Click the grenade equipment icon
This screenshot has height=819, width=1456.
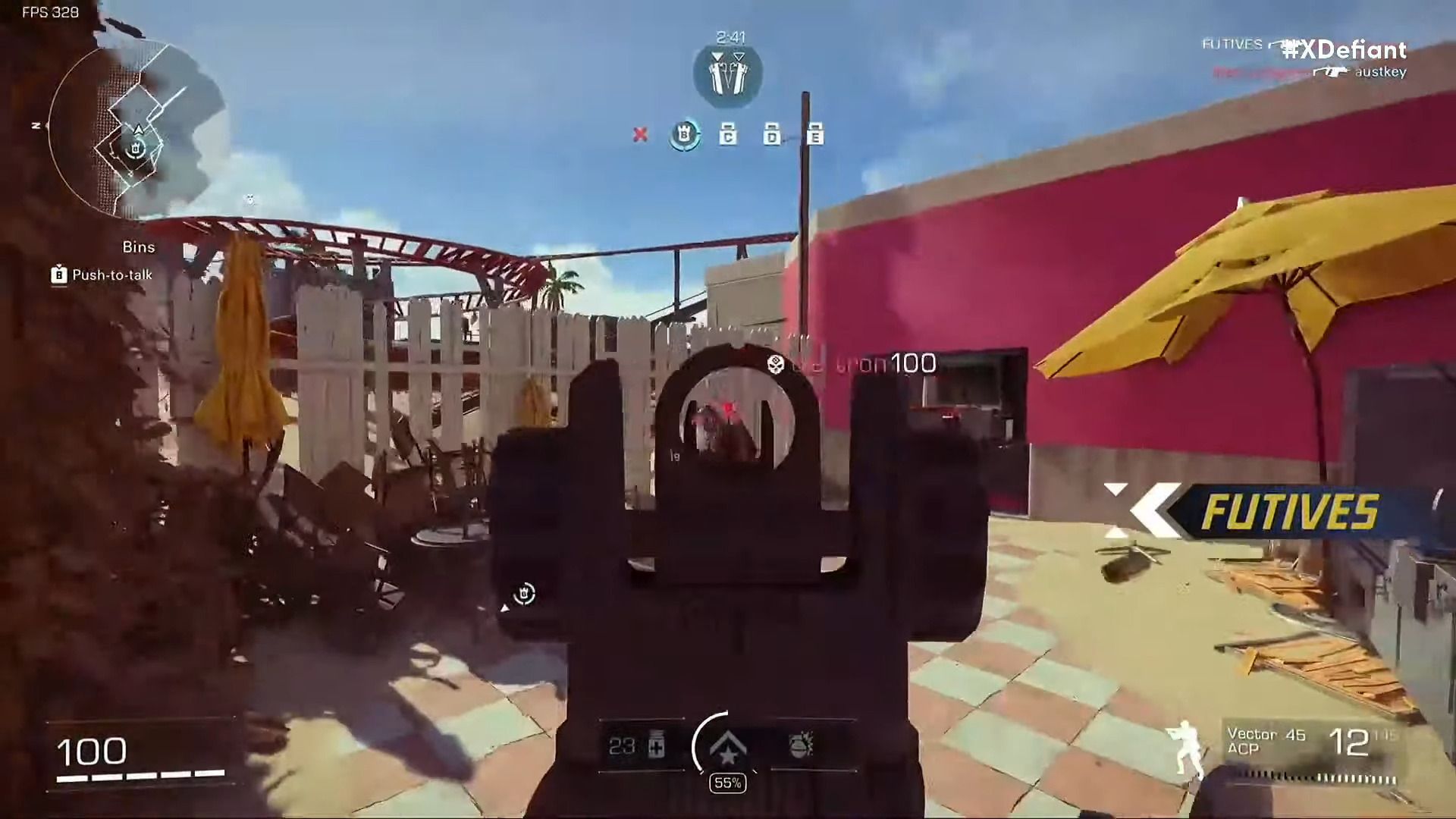799,747
